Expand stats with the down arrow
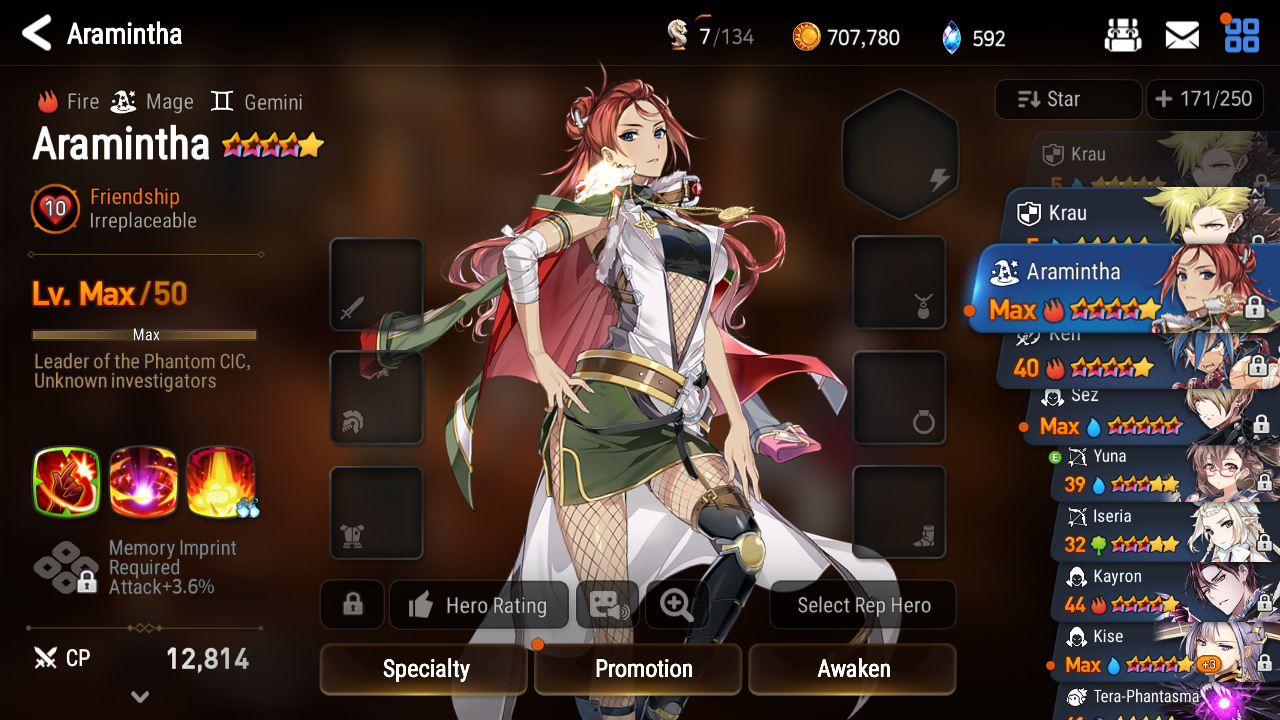 (x=140, y=697)
